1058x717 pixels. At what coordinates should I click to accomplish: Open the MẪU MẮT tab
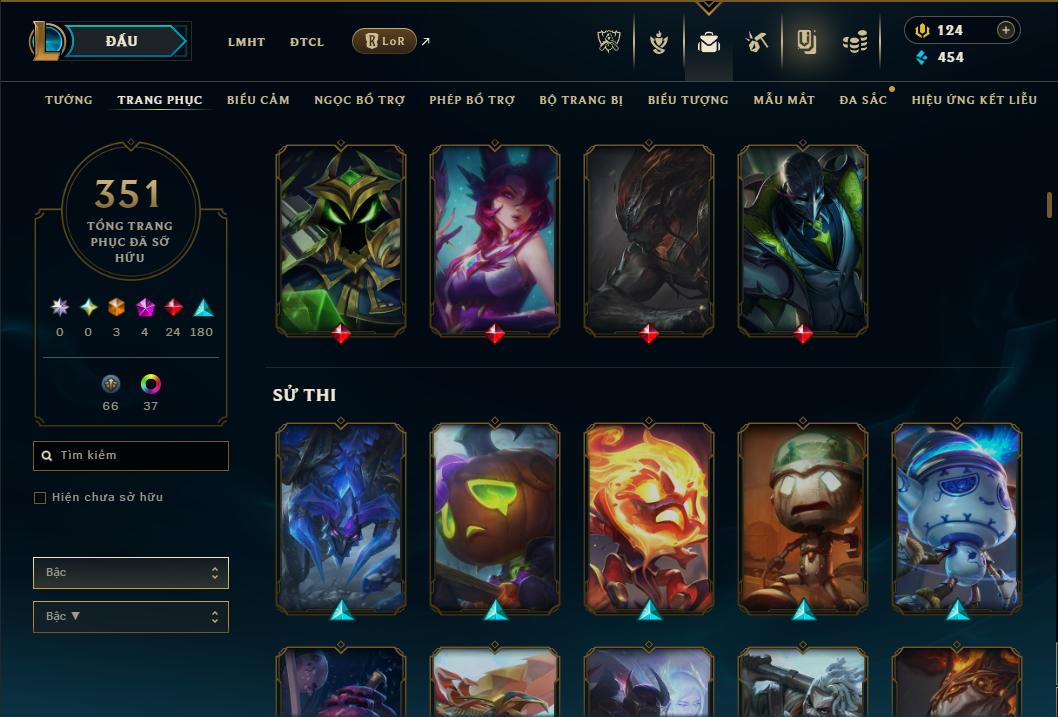pyautogui.click(x=784, y=100)
